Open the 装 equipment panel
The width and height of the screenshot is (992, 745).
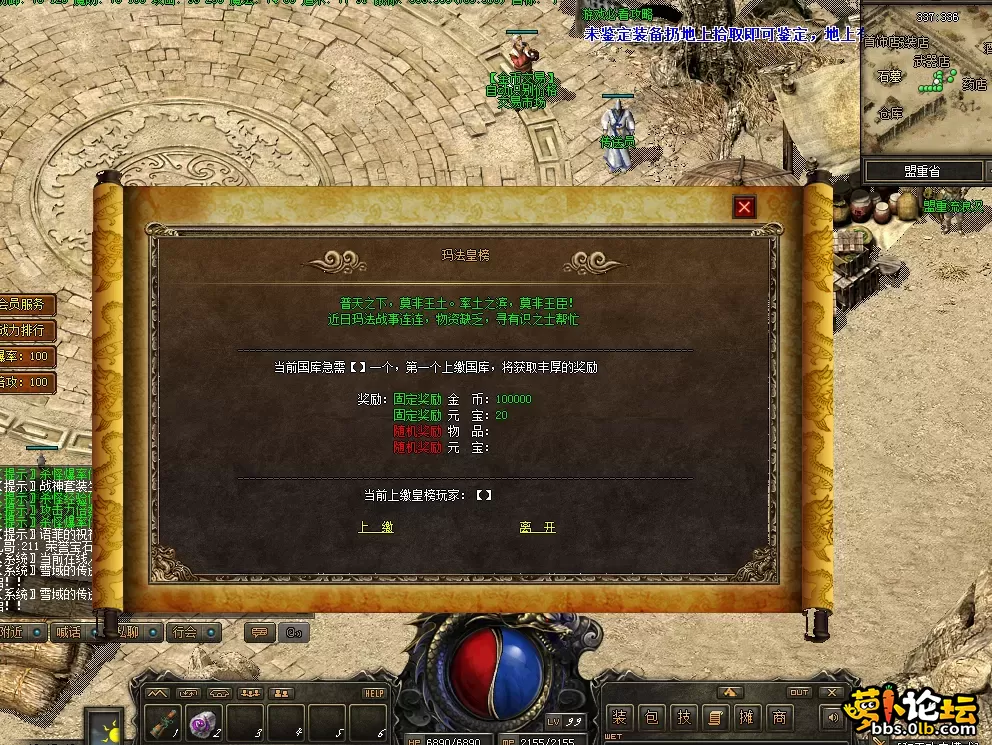click(620, 717)
